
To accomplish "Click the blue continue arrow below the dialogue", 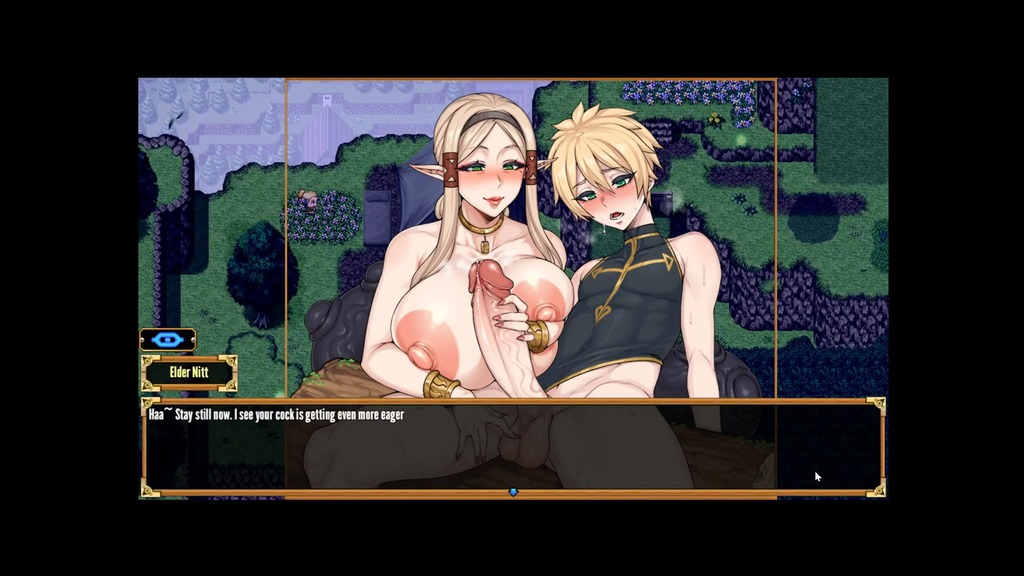I will (513, 492).
